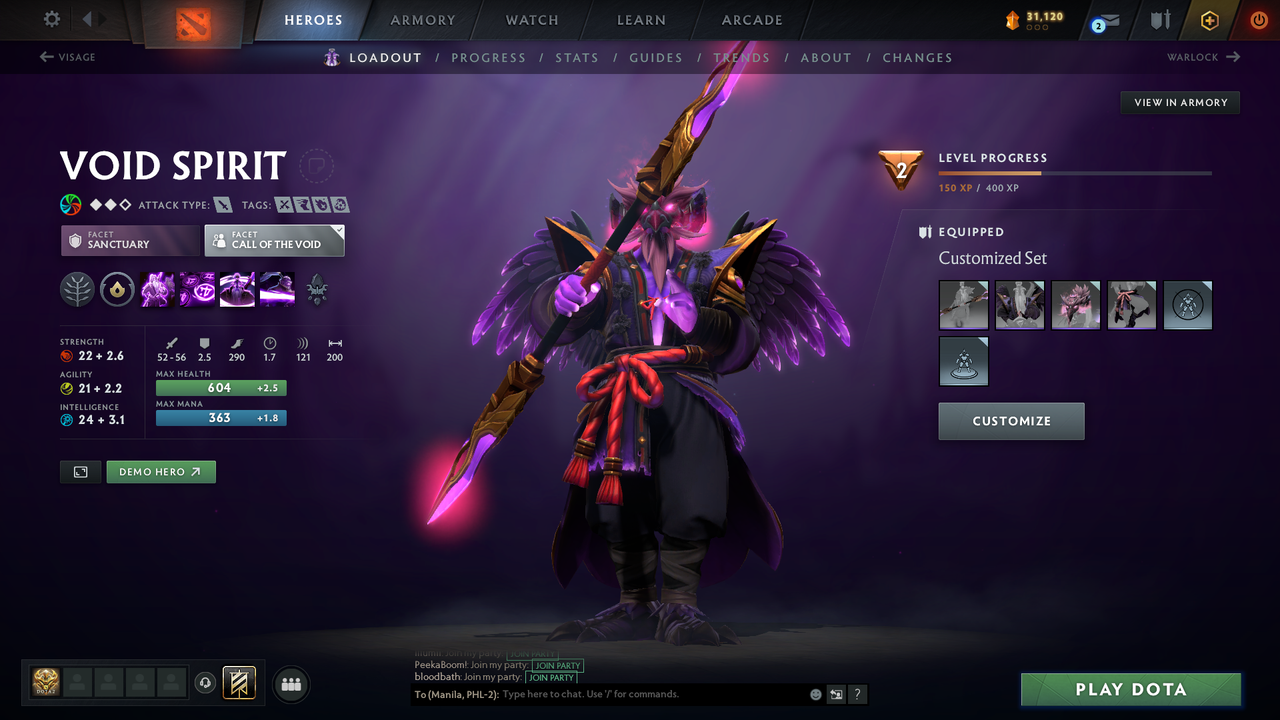Navigate back to Visage with left arrow
The image size is (1280, 720).
[x=67, y=57]
